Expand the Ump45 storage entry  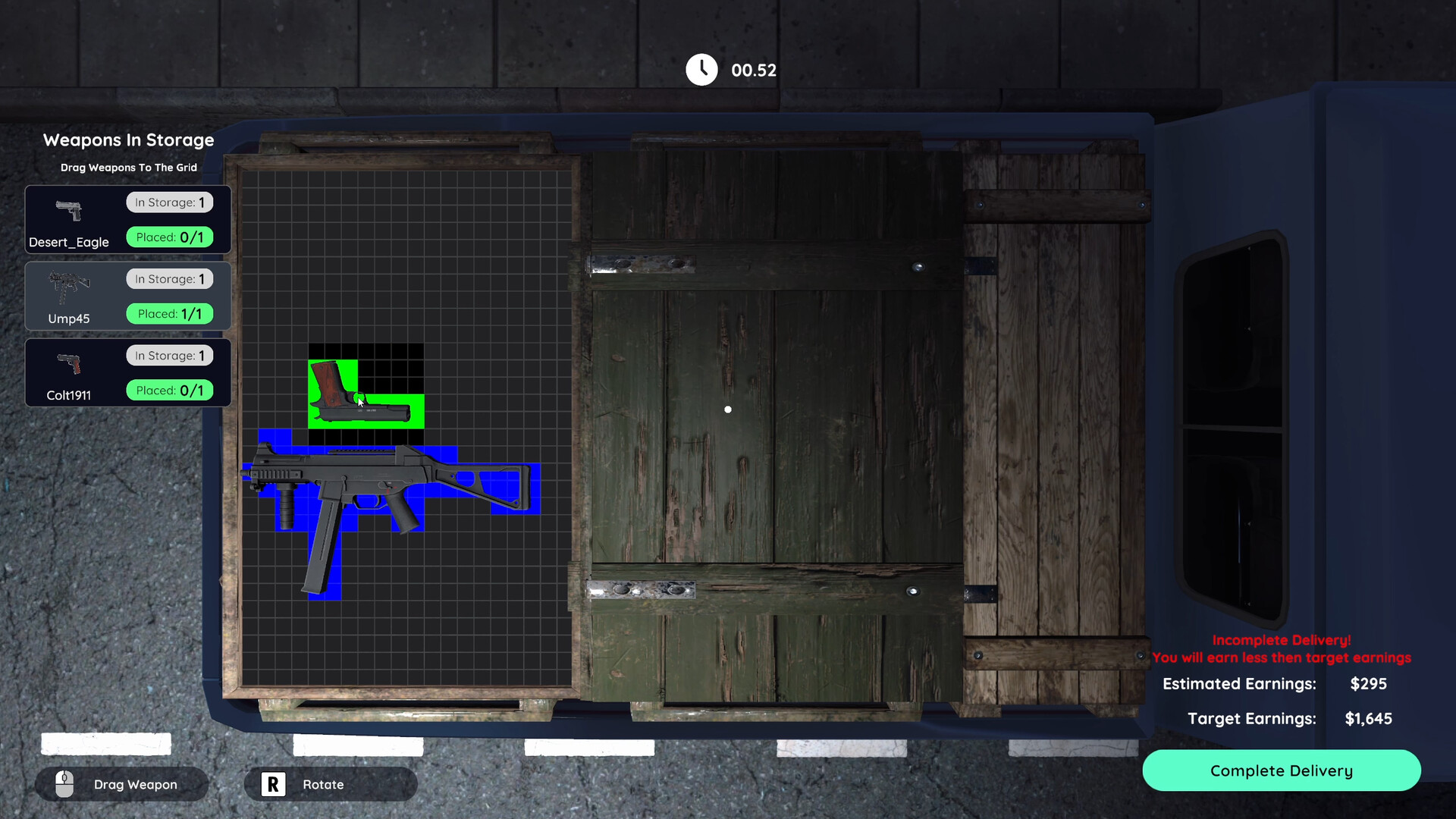pyautogui.click(x=127, y=296)
